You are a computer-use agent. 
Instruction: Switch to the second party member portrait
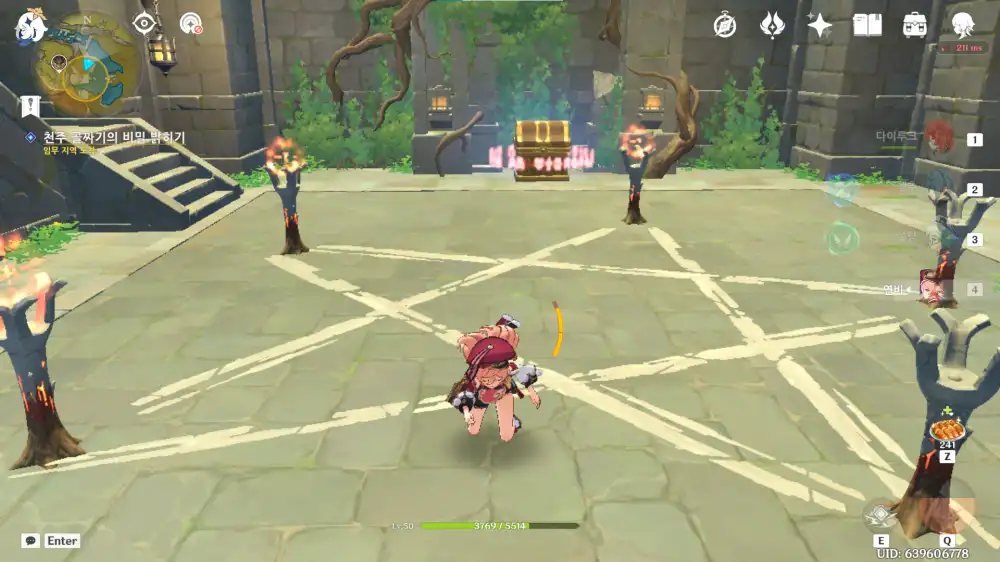pyautogui.click(x=940, y=188)
